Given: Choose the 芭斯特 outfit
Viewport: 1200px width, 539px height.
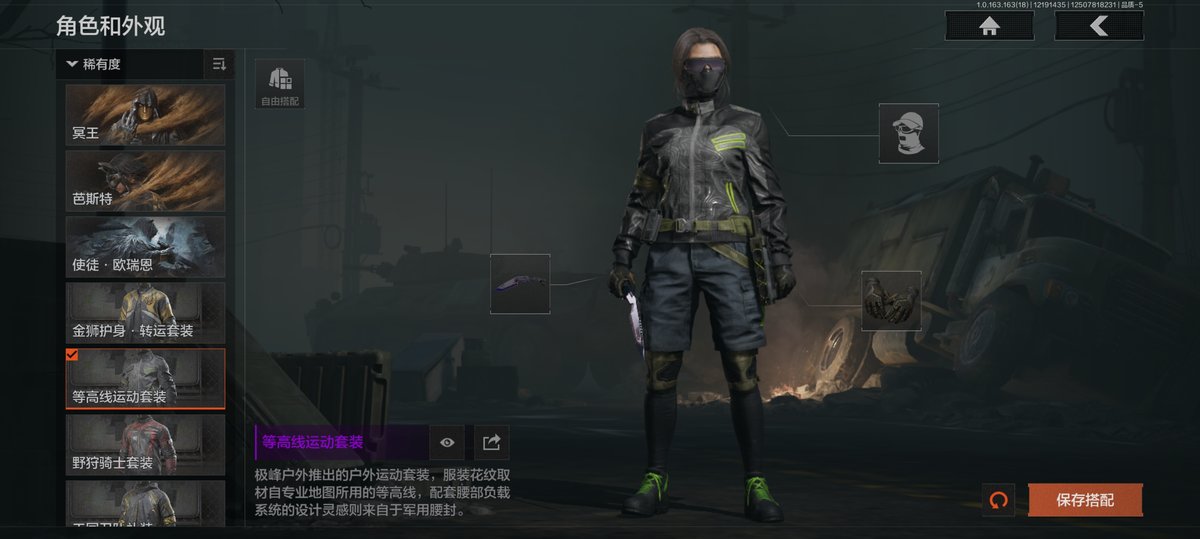Looking at the screenshot, I should pos(145,181).
